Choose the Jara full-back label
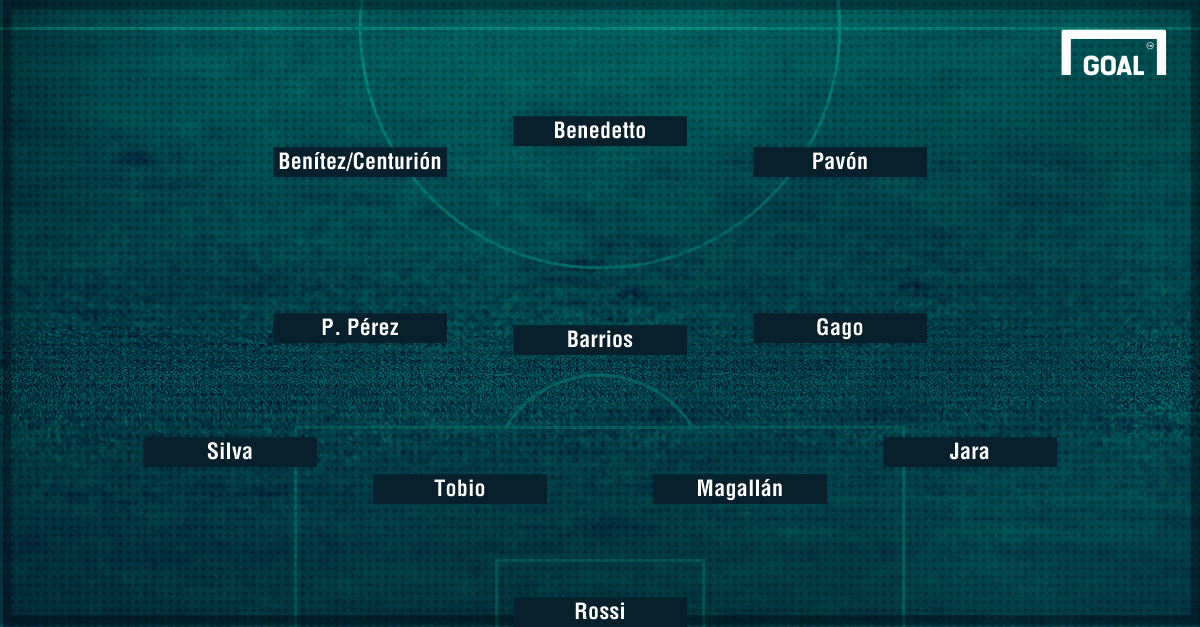This screenshot has height=627, width=1200. (970, 452)
